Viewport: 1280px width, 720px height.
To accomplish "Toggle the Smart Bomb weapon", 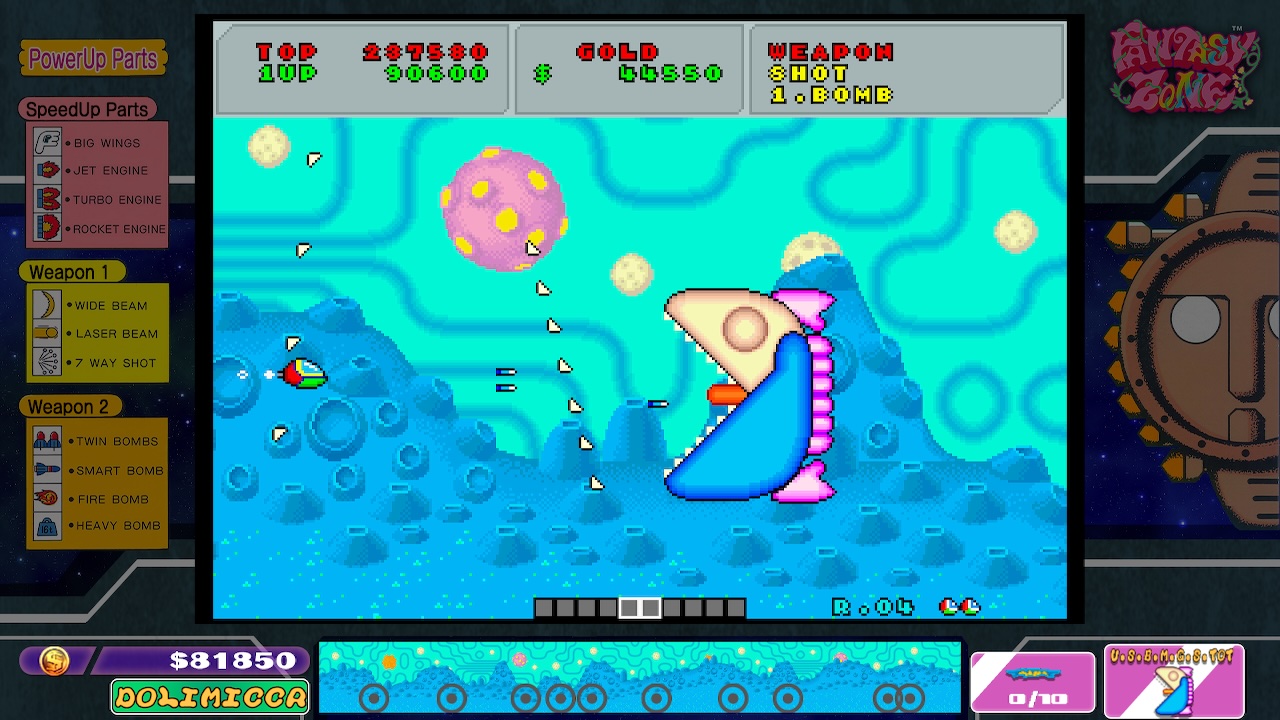I will [x=48, y=470].
